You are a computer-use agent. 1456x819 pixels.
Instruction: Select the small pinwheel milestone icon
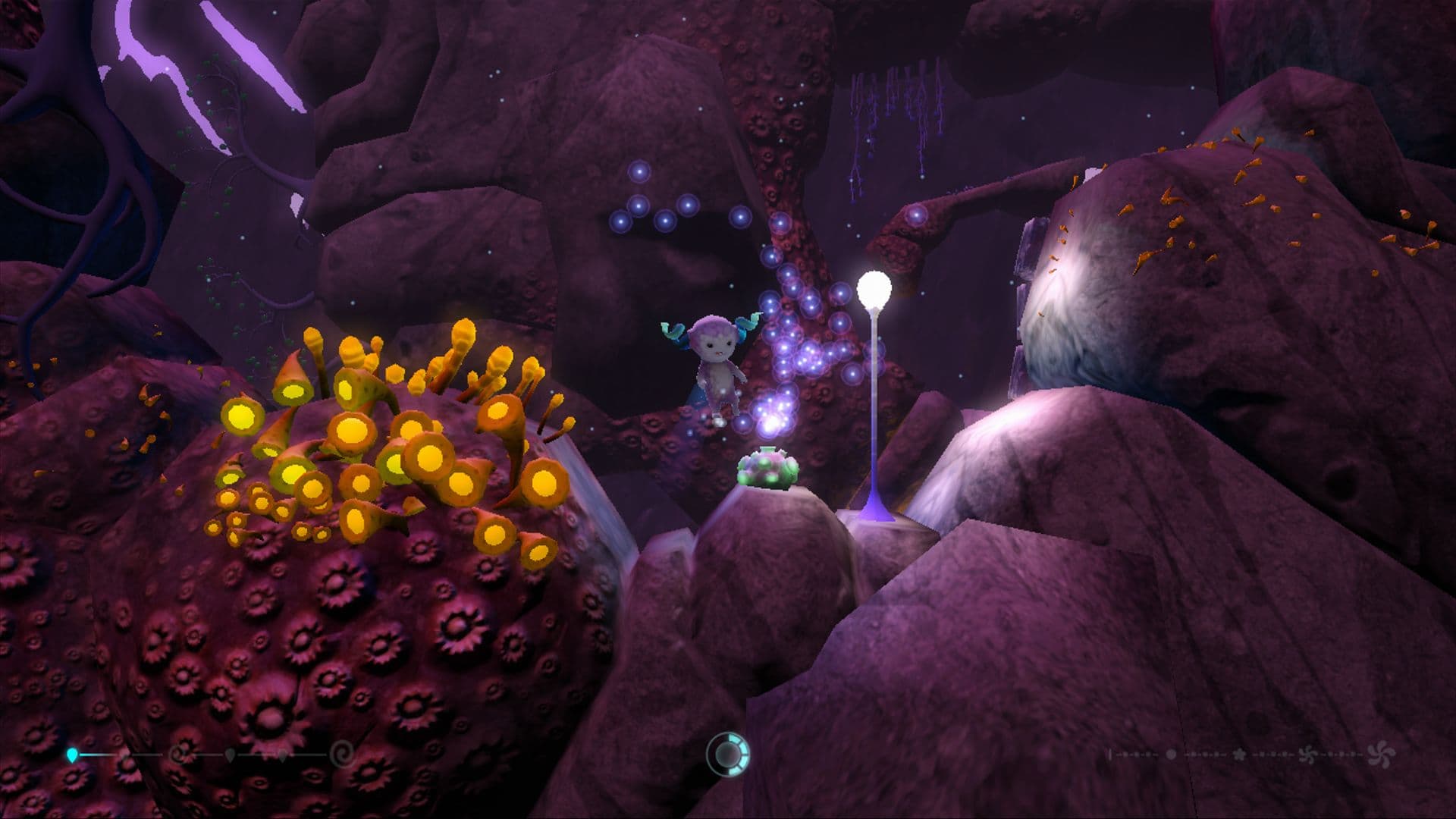click(x=1308, y=755)
